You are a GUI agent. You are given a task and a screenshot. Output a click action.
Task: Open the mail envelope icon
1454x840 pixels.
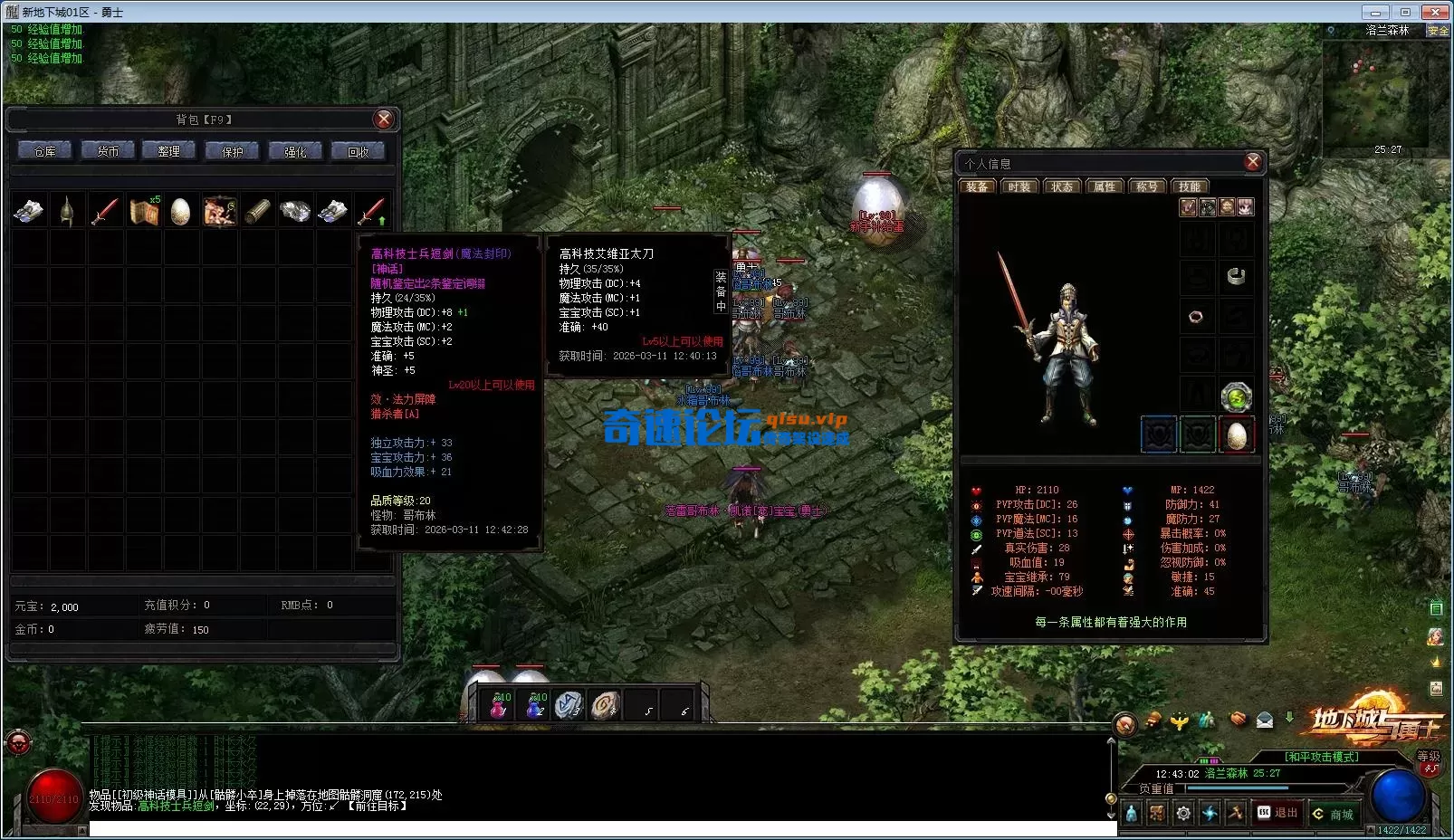click(x=1265, y=721)
